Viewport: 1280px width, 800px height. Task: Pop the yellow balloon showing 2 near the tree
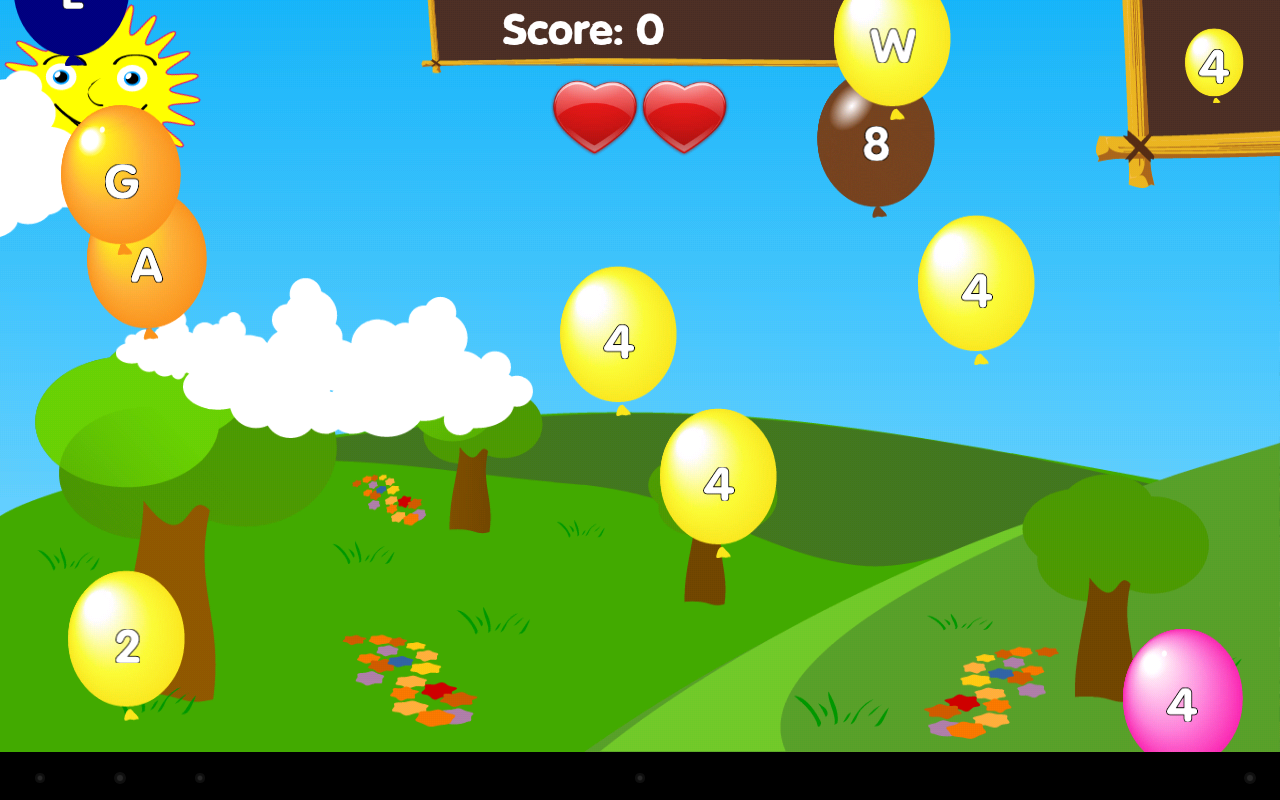126,644
